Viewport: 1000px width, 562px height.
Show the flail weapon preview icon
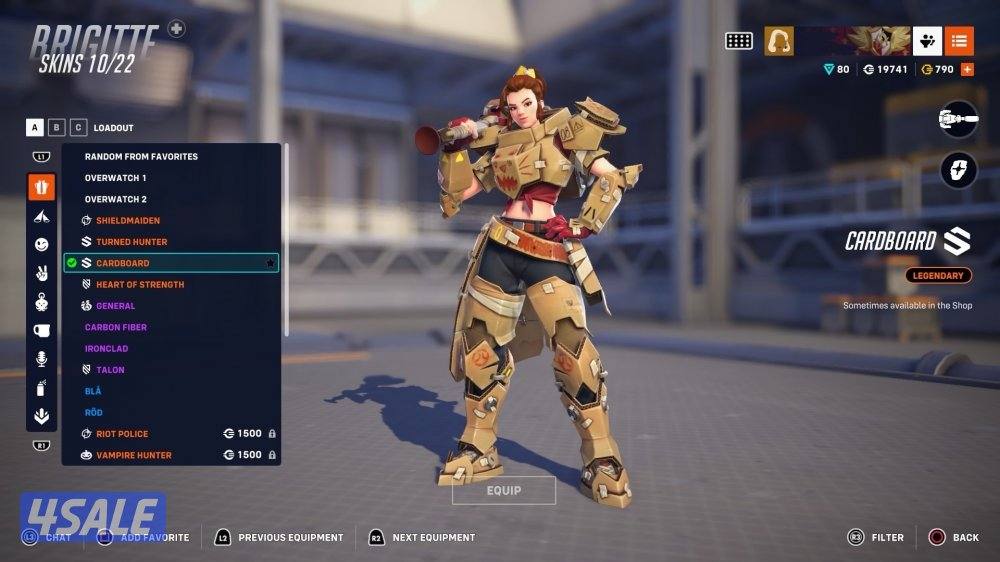click(x=958, y=120)
